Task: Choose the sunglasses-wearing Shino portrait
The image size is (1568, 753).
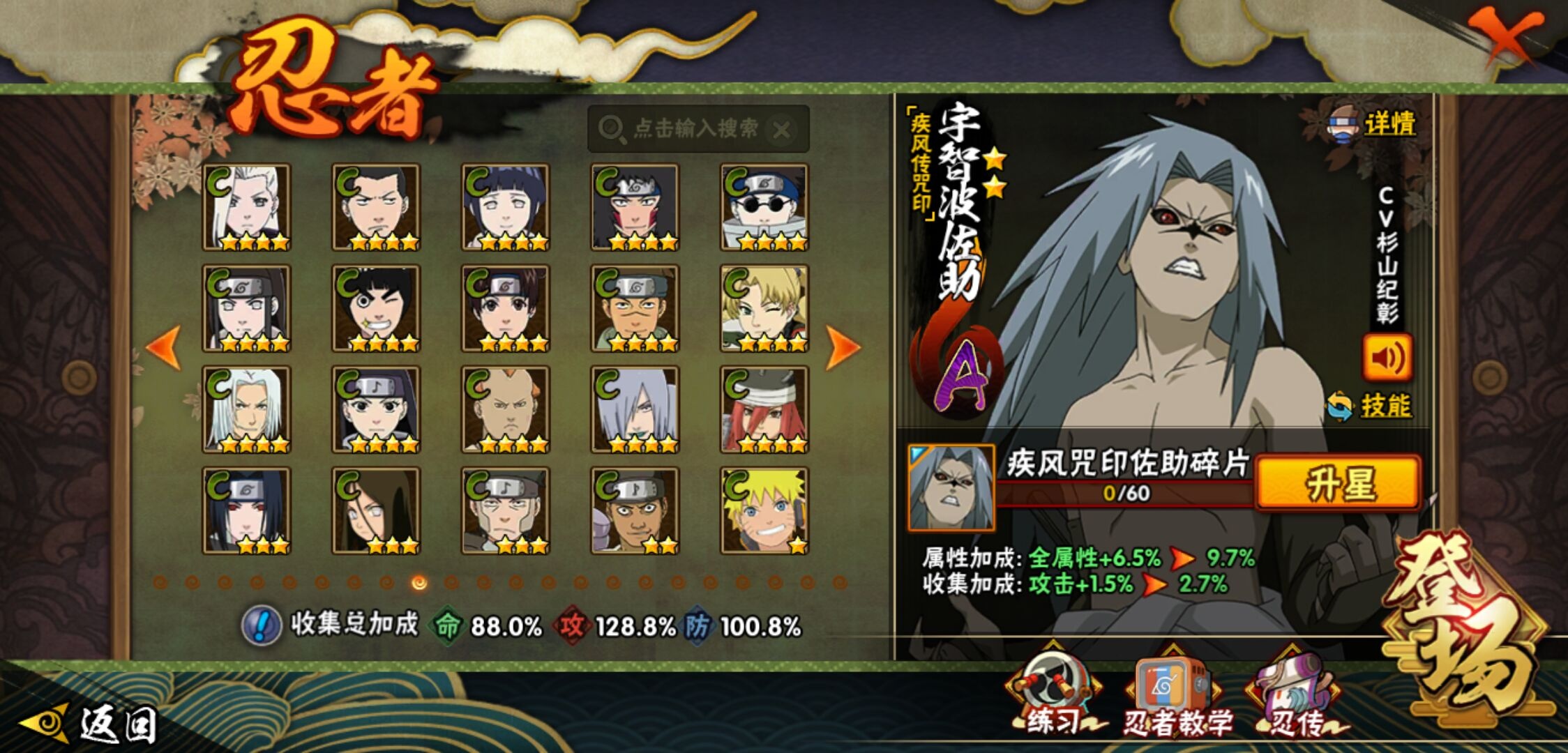Action: click(764, 208)
